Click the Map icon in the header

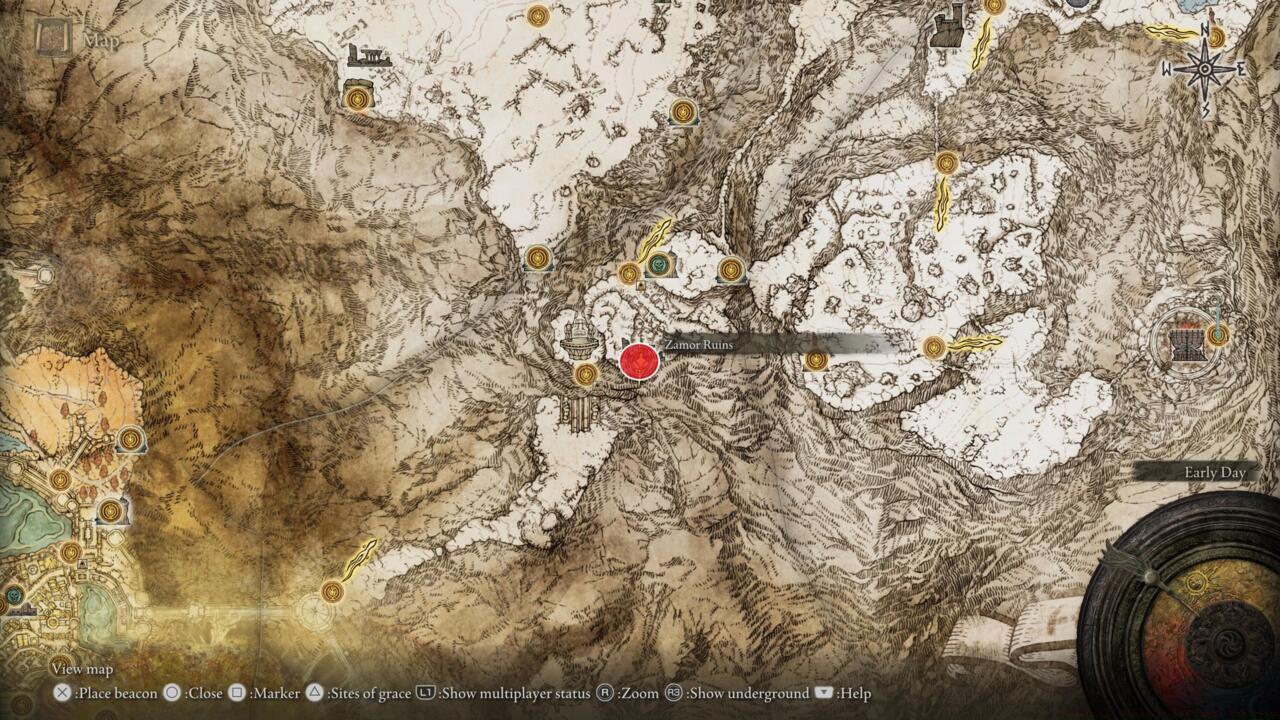[x=51, y=38]
